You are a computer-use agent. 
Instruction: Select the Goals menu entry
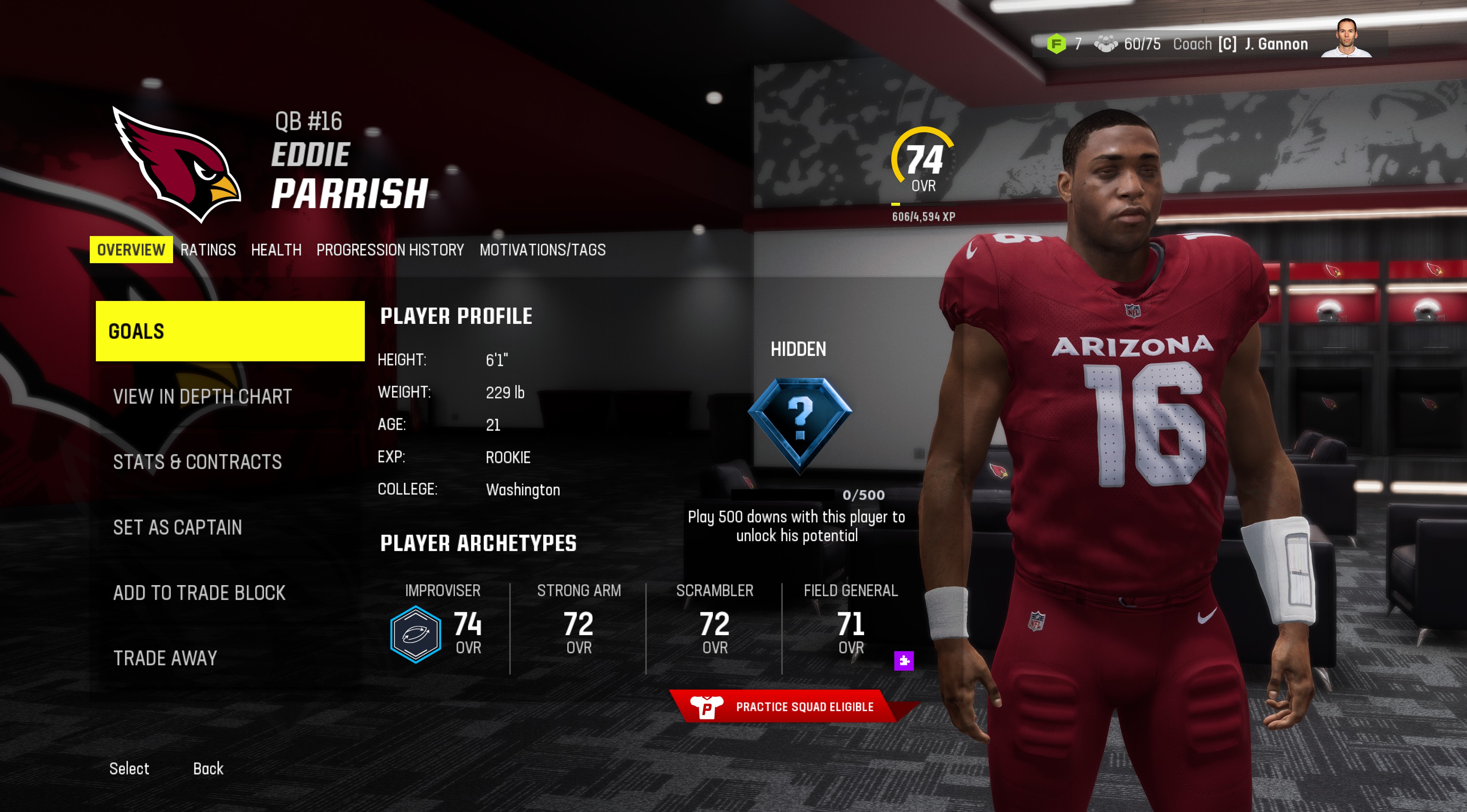230,331
